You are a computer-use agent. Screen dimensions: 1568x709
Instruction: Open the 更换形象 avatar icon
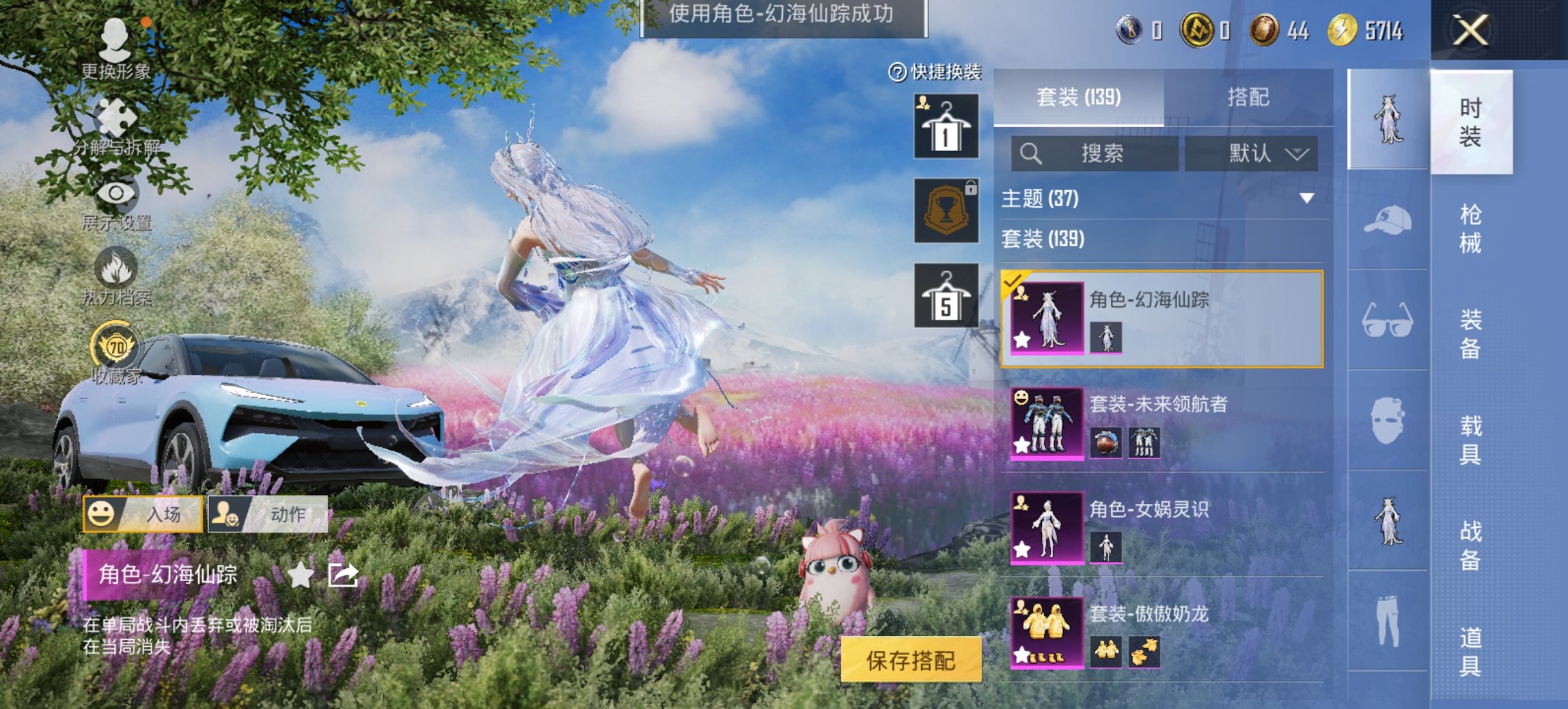pos(116,41)
